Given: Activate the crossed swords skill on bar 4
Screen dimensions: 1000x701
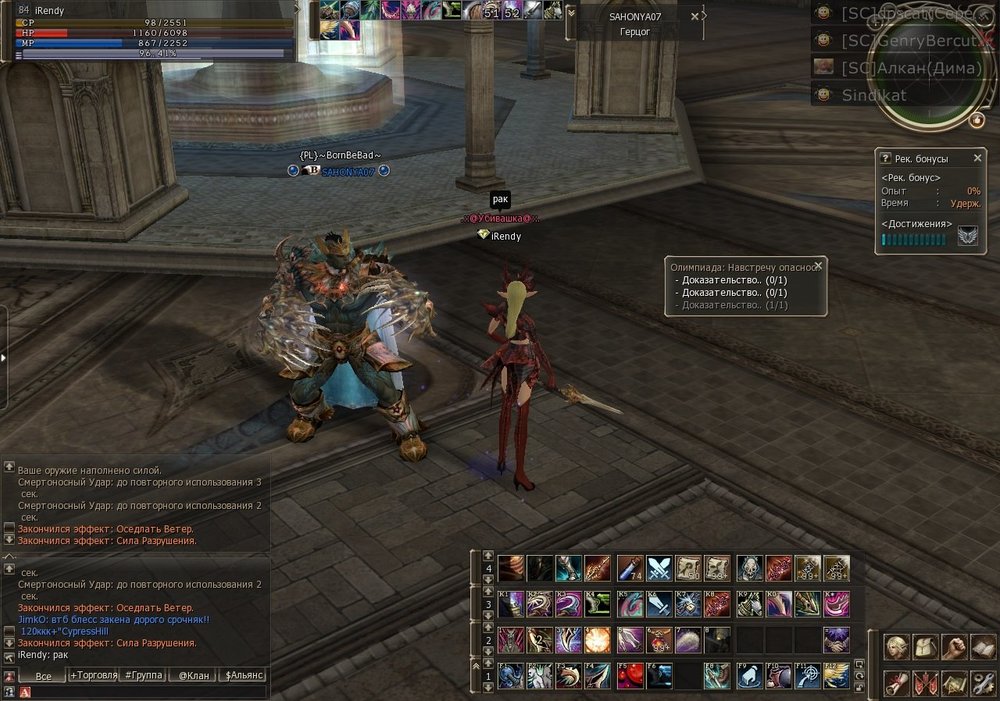Looking at the screenshot, I should click(658, 569).
